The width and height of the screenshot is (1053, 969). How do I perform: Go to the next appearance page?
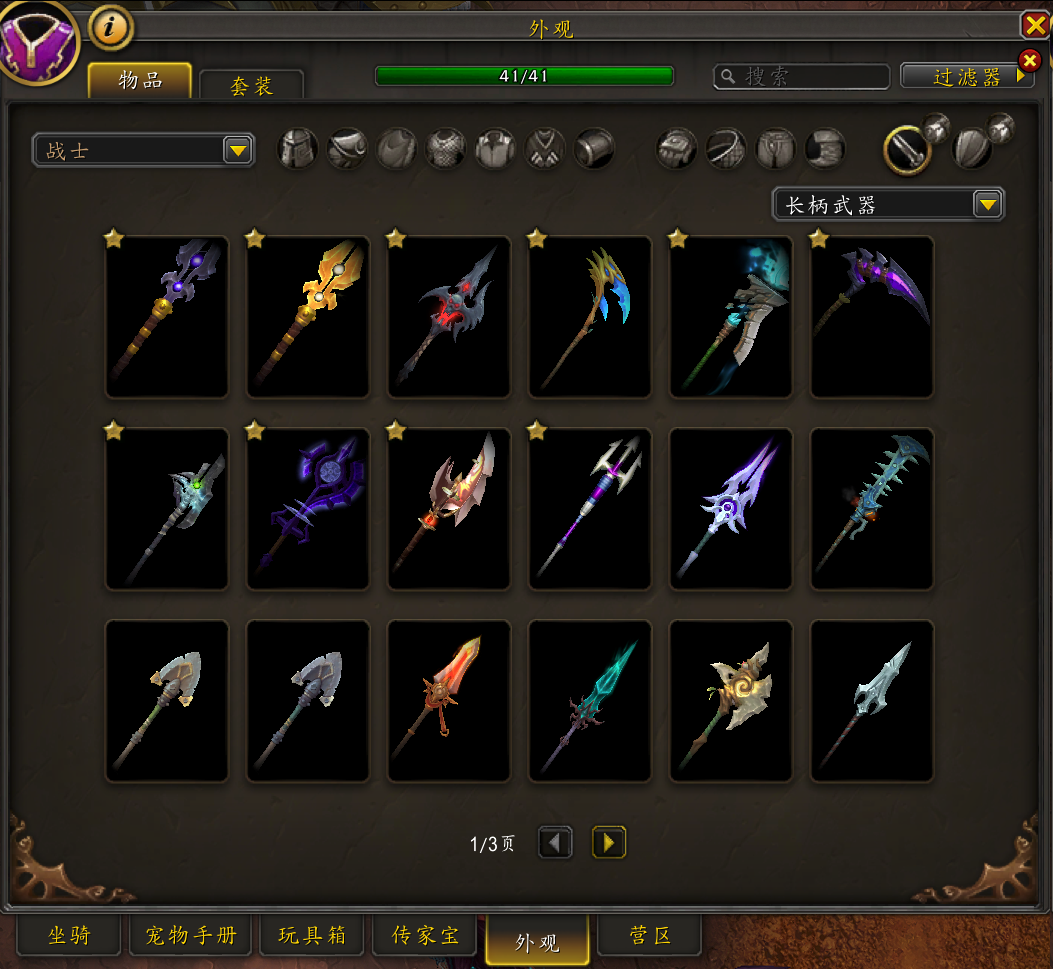click(608, 843)
